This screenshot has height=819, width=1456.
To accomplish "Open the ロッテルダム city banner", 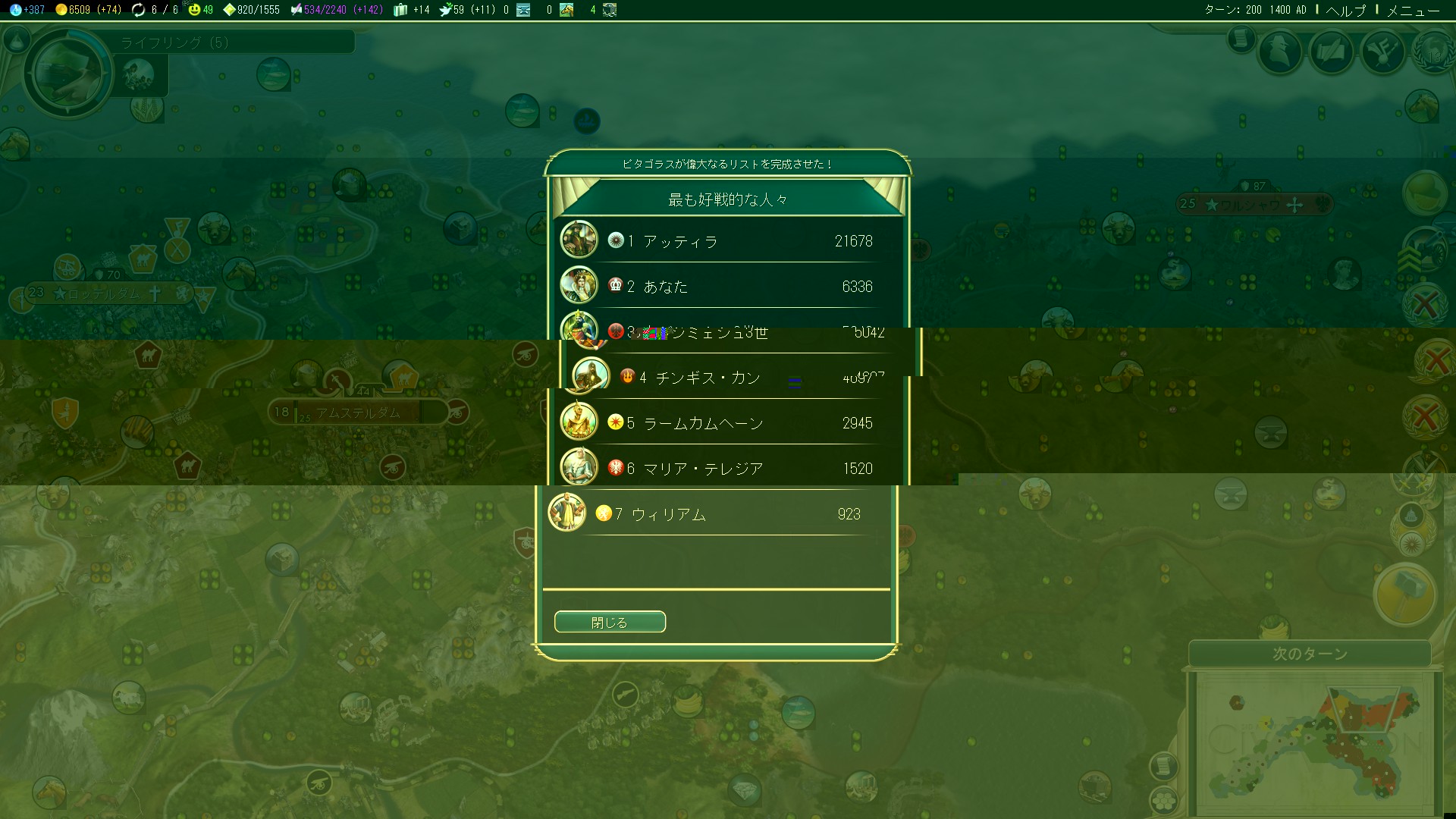I will [x=105, y=293].
